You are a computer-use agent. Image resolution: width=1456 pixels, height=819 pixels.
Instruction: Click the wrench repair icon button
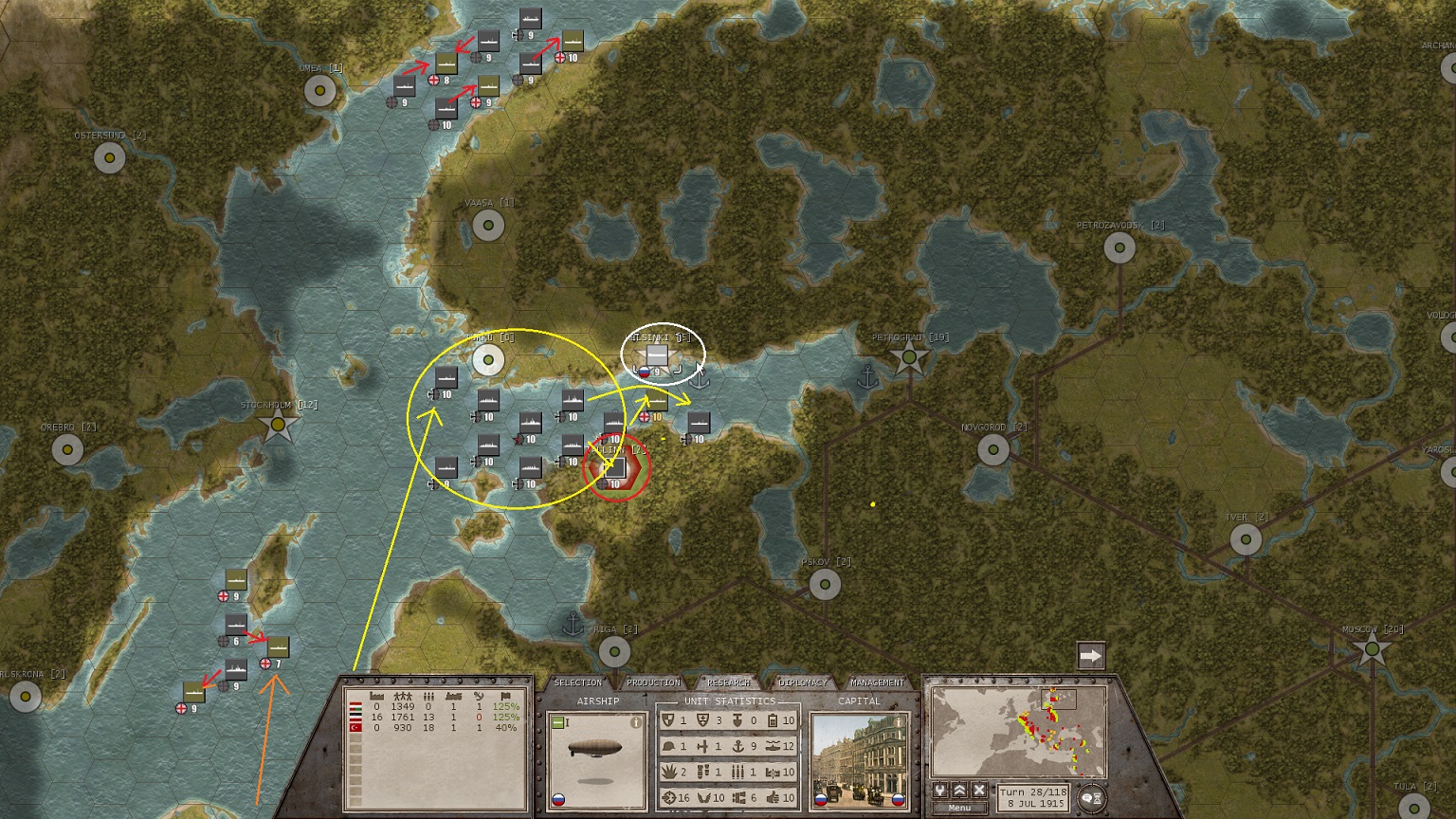[x=940, y=791]
